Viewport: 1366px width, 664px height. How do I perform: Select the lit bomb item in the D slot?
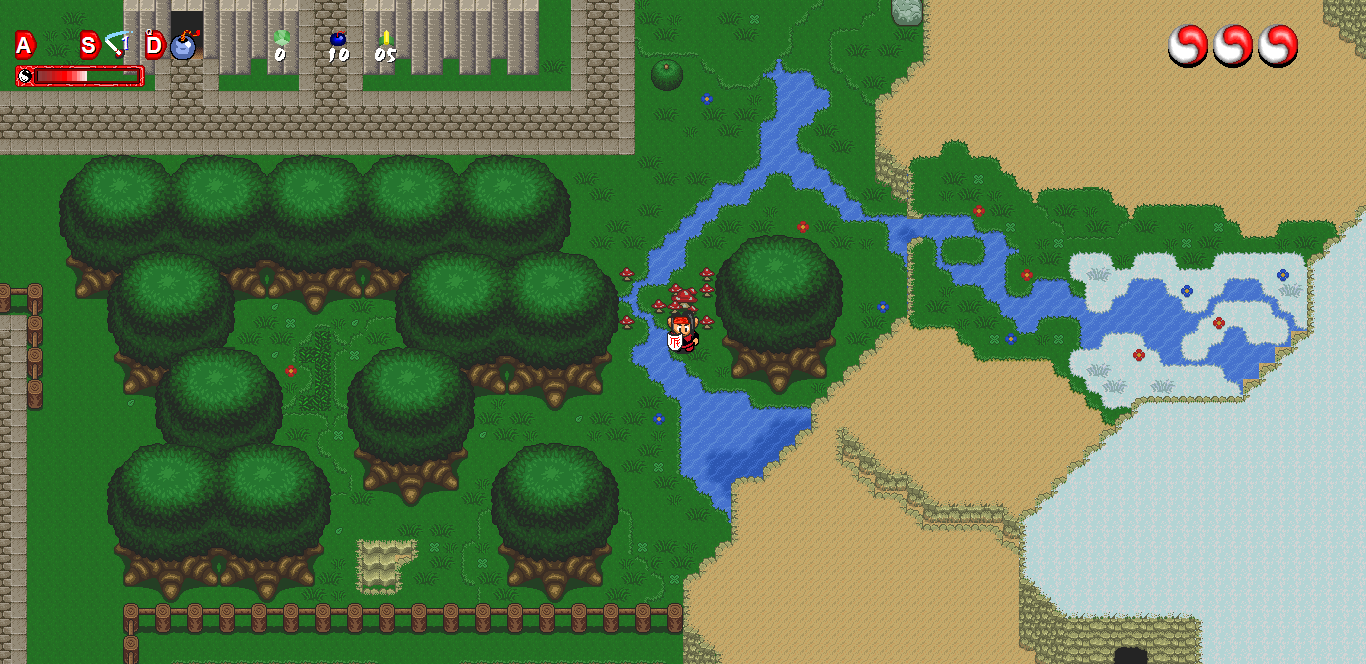[x=183, y=45]
